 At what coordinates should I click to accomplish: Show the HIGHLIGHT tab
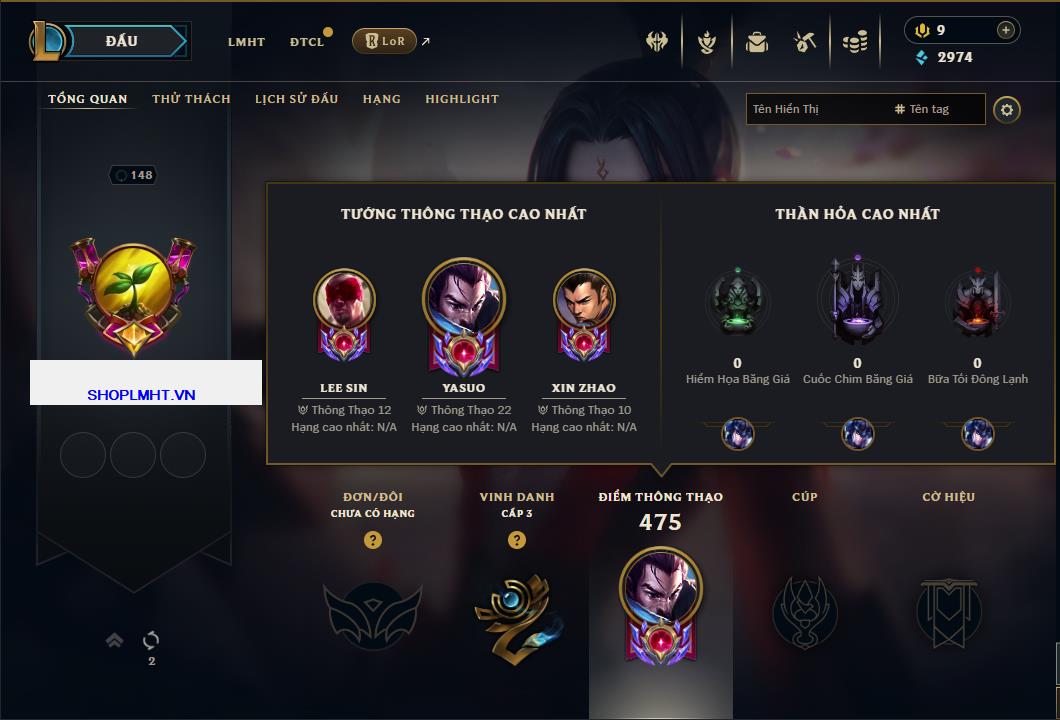pyautogui.click(x=461, y=99)
